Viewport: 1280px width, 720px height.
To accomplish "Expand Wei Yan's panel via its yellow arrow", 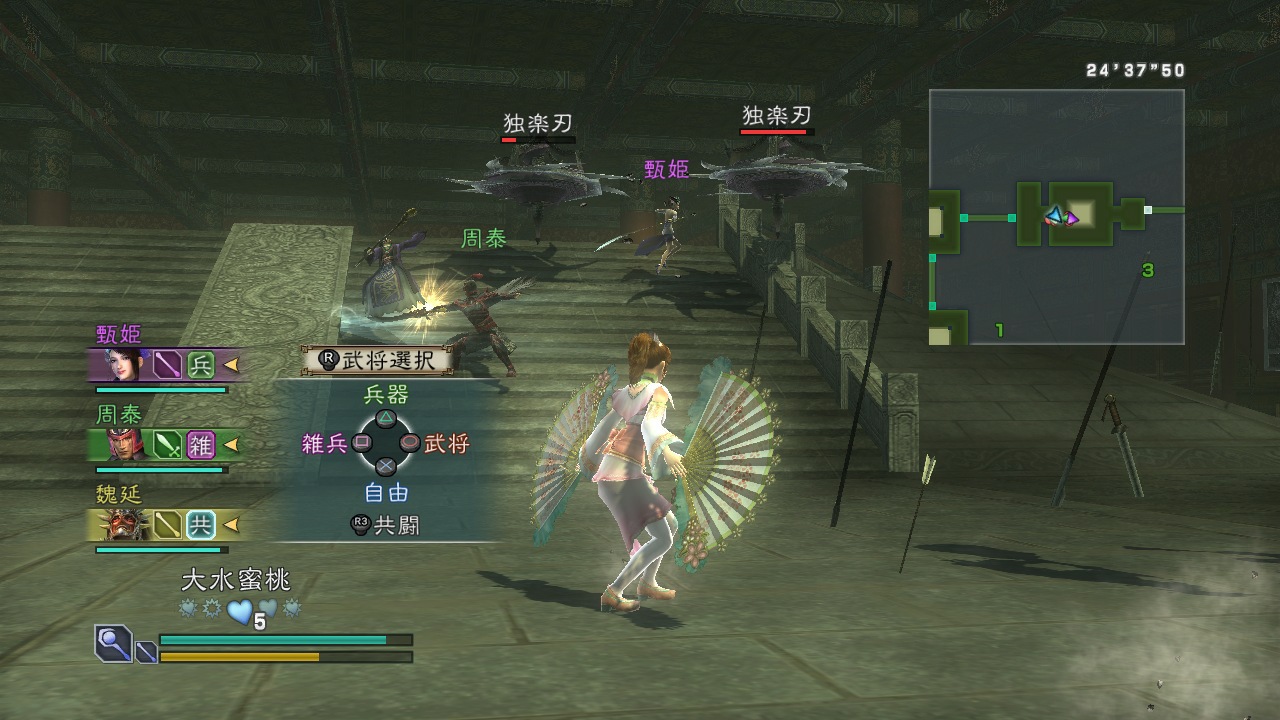I will pos(232,523).
